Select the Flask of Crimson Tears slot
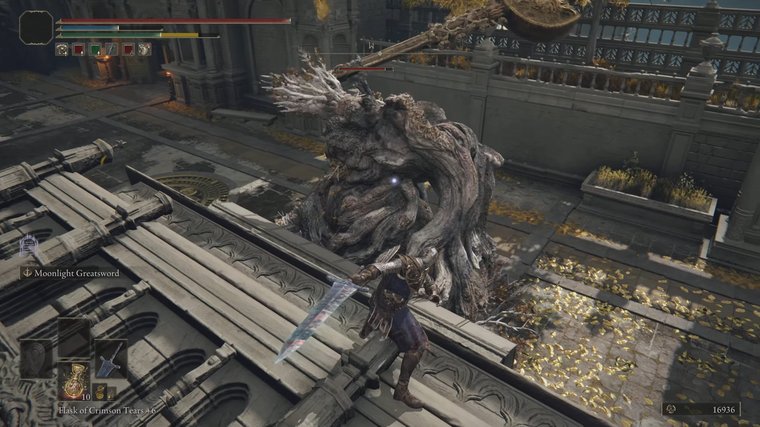This screenshot has height=427, width=760. pos(73,381)
